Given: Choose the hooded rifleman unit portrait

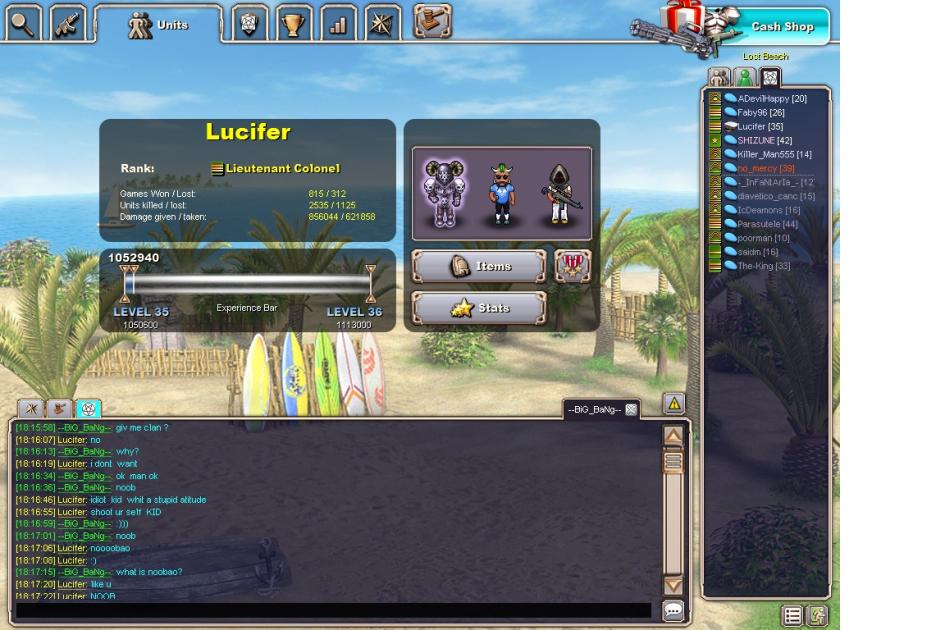Looking at the screenshot, I should click(x=558, y=195).
